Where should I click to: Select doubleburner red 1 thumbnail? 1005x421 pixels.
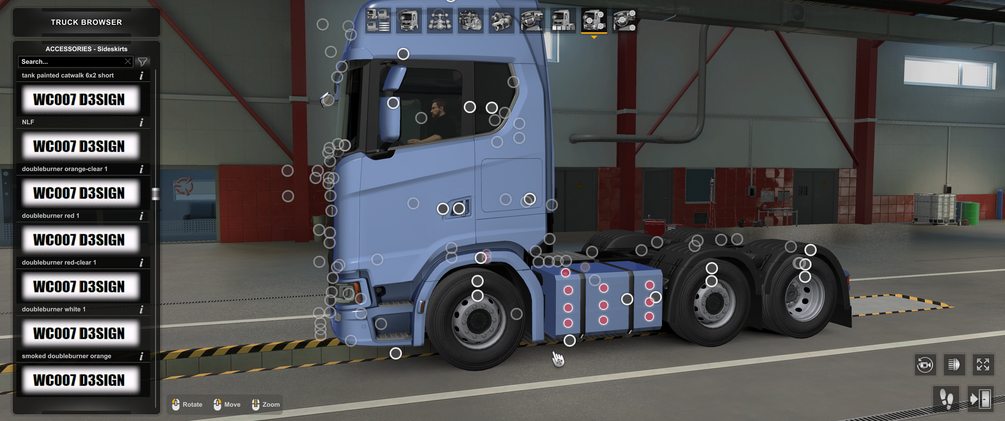pos(79,240)
